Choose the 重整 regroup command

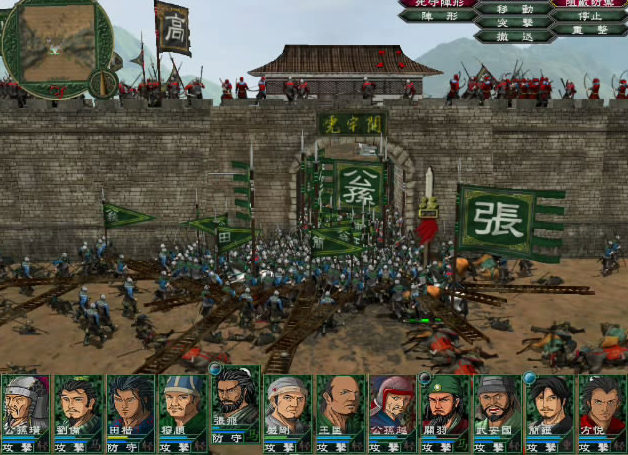tap(591, 30)
